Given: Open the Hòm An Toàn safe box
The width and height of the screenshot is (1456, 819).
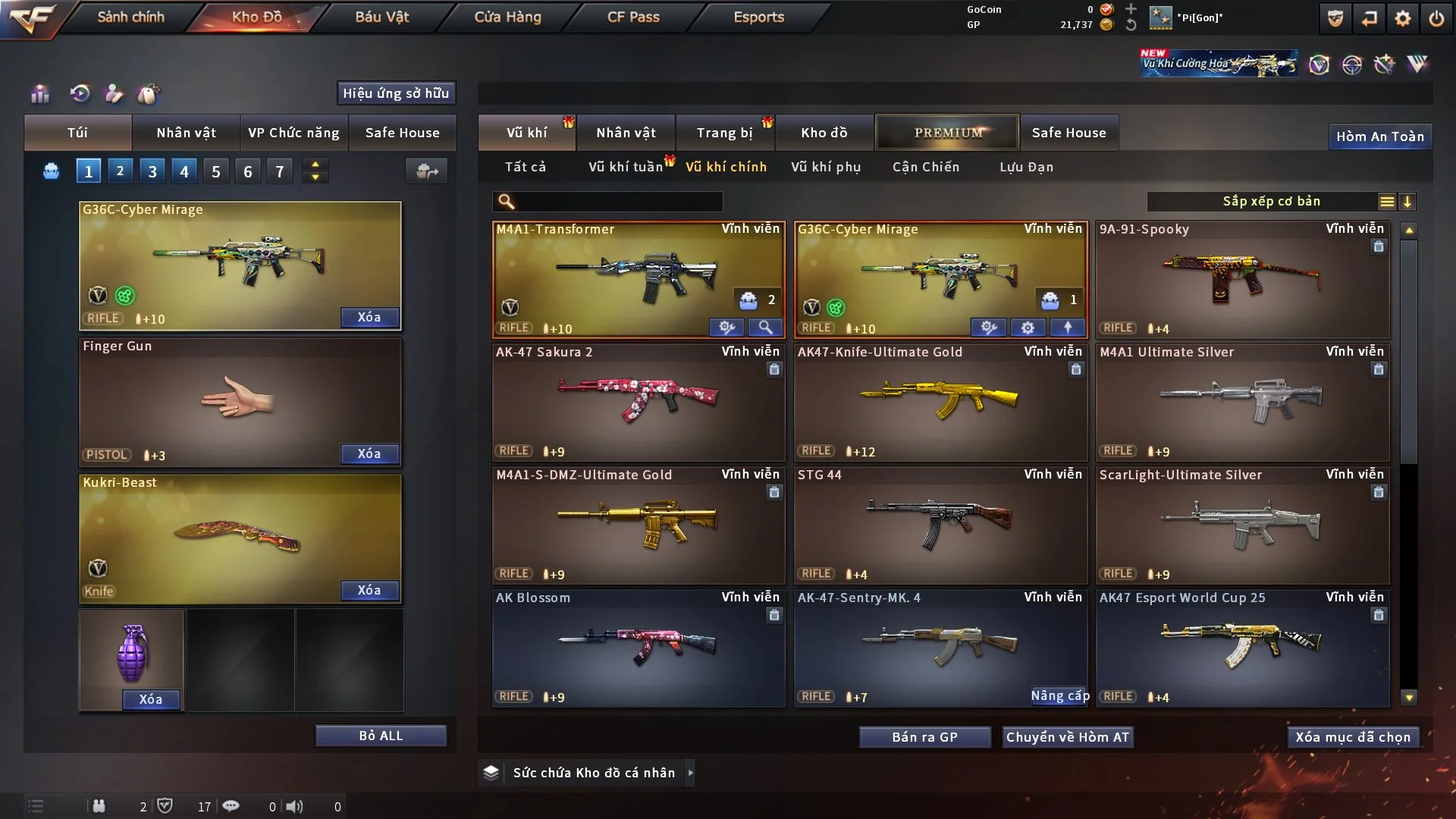Looking at the screenshot, I should [1379, 136].
